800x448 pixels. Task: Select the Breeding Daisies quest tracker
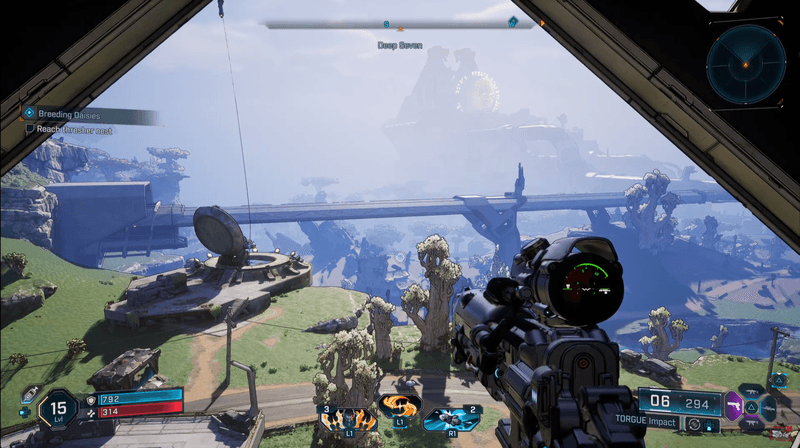(x=90, y=114)
